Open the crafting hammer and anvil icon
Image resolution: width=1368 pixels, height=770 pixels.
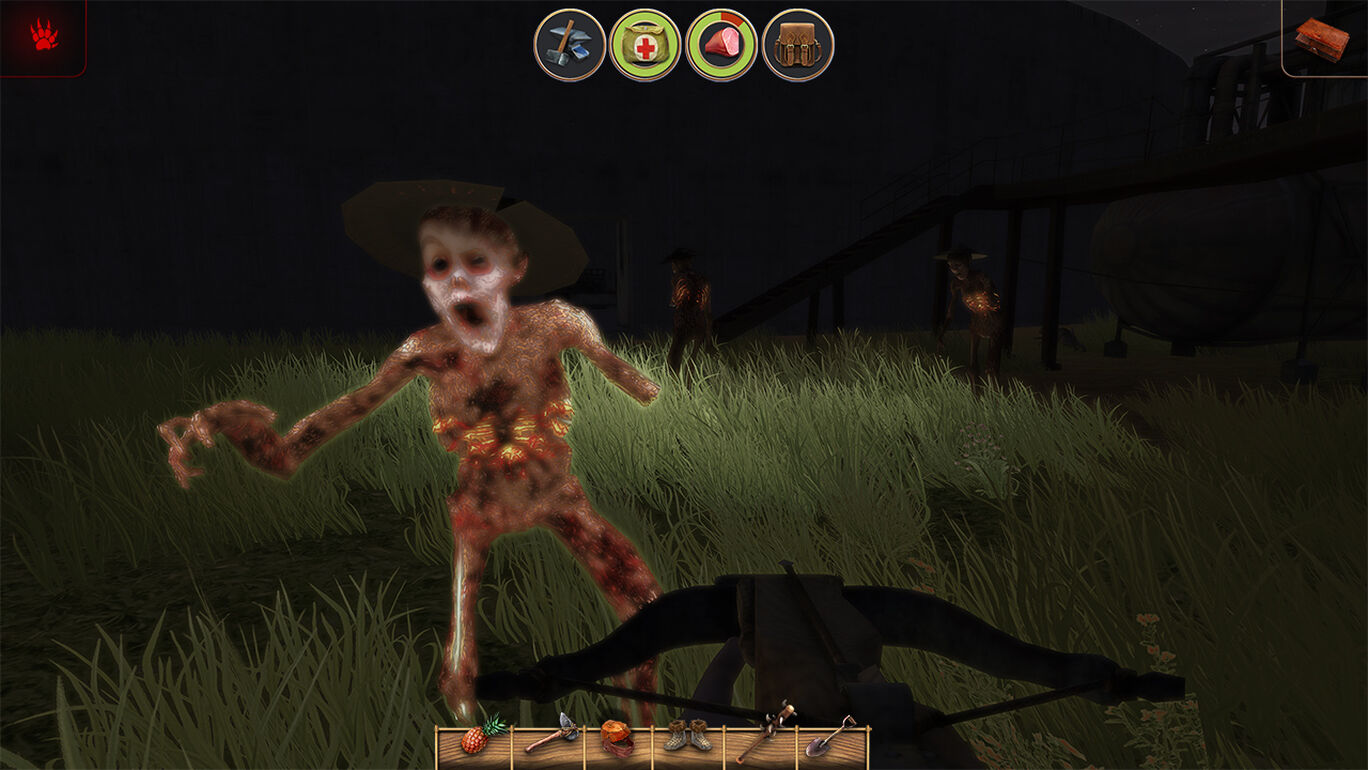click(569, 45)
